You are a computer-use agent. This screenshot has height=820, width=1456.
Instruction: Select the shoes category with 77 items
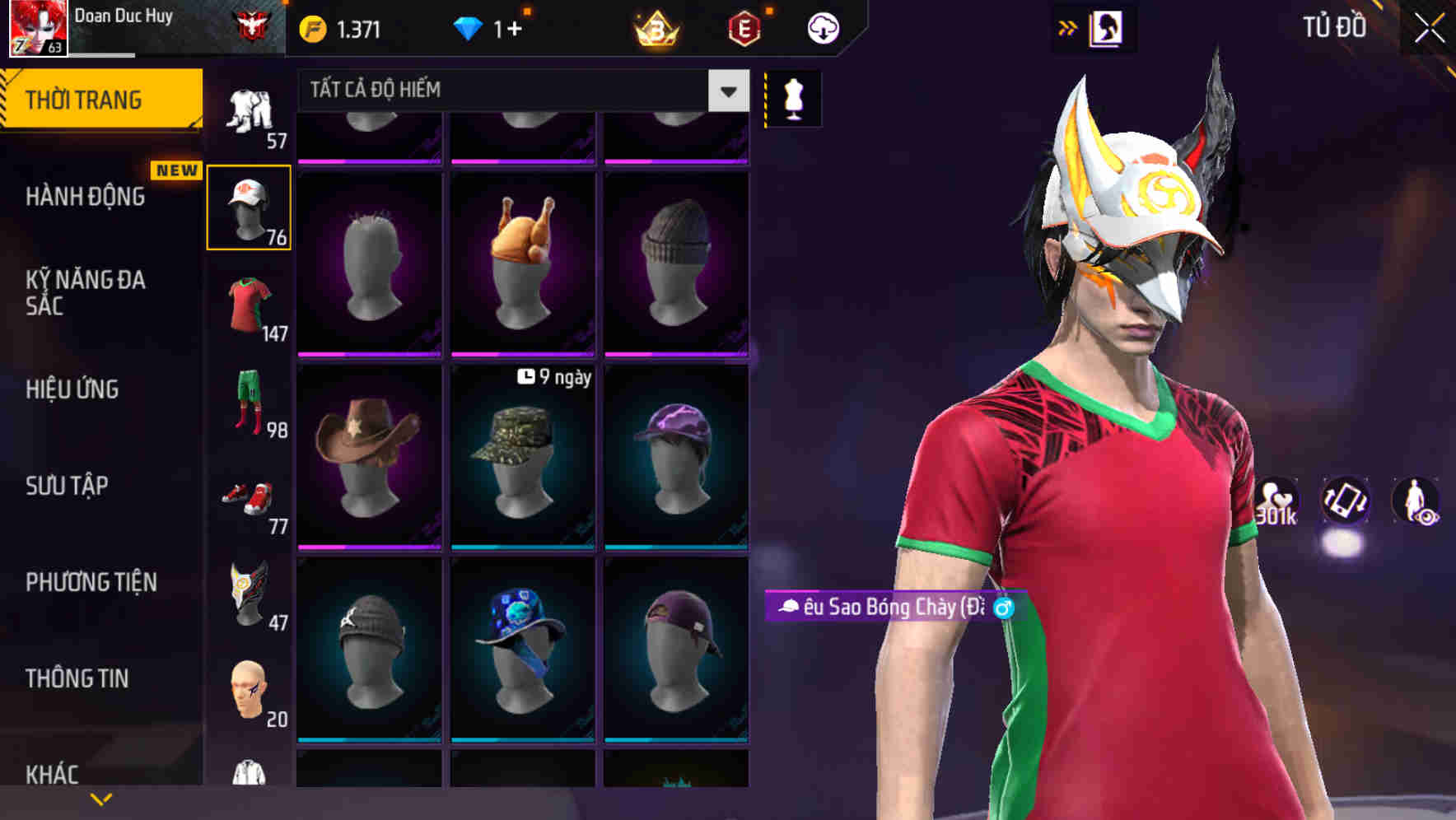coord(250,498)
